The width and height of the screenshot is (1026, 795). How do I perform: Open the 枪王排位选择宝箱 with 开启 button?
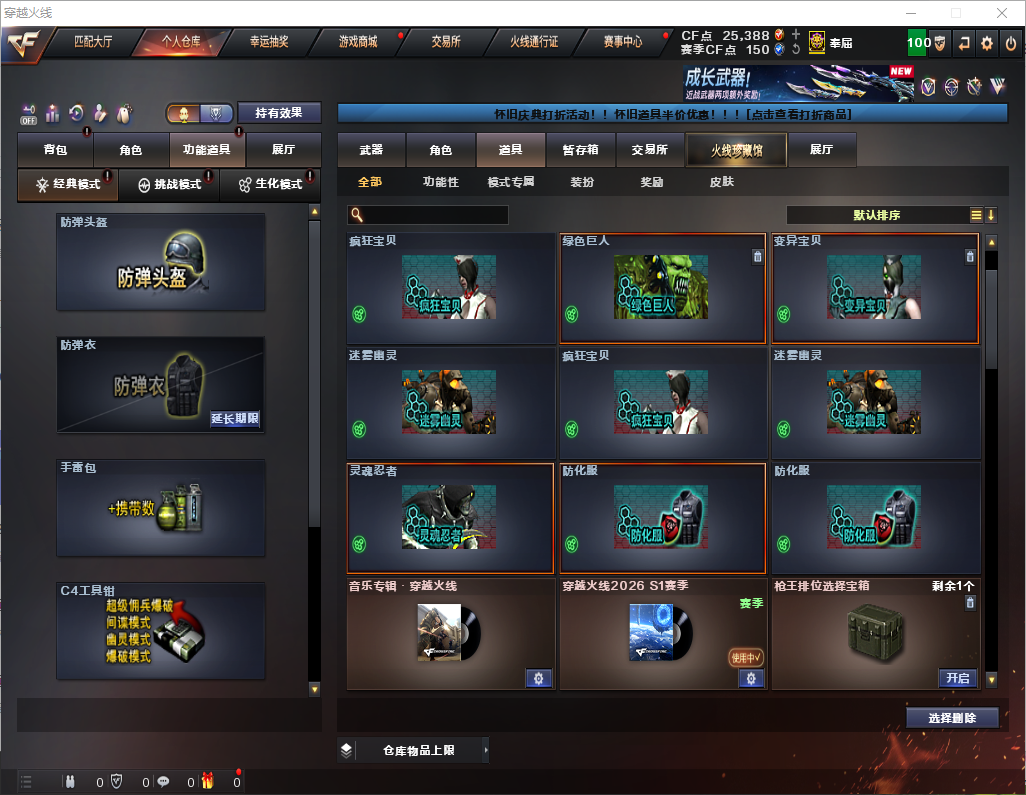pyautogui.click(x=957, y=678)
